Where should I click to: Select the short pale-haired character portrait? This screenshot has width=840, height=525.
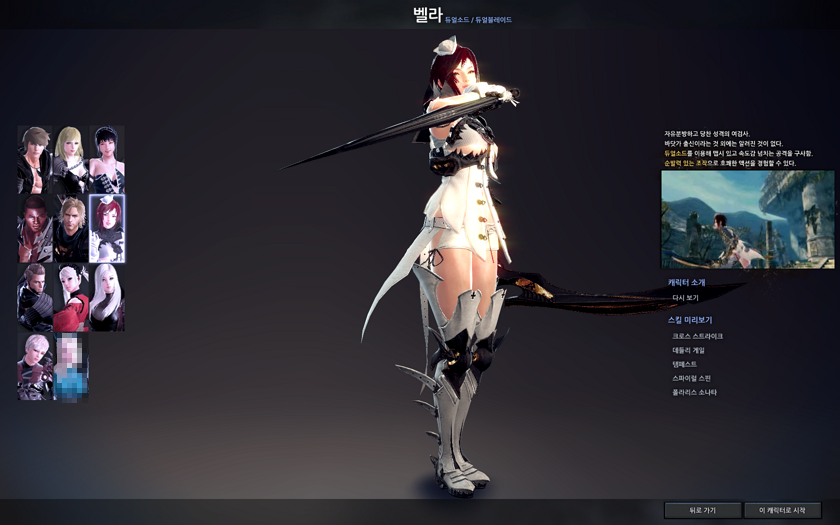[x=35, y=366]
